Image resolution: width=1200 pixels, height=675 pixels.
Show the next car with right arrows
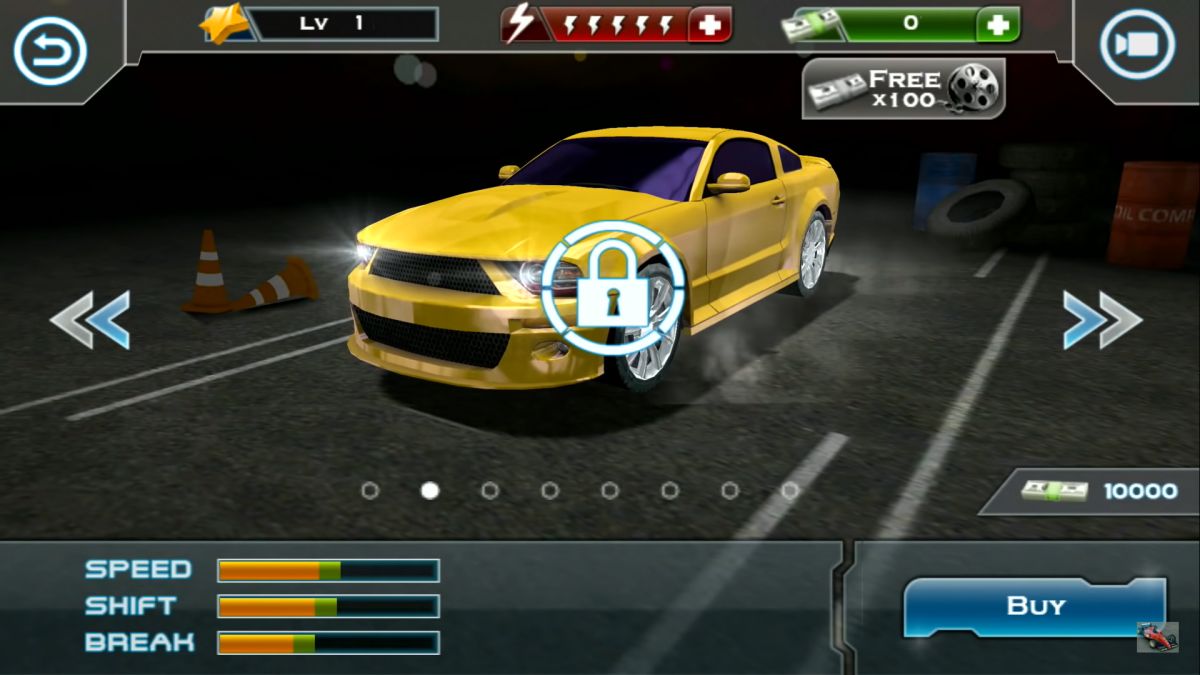point(1102,320)
